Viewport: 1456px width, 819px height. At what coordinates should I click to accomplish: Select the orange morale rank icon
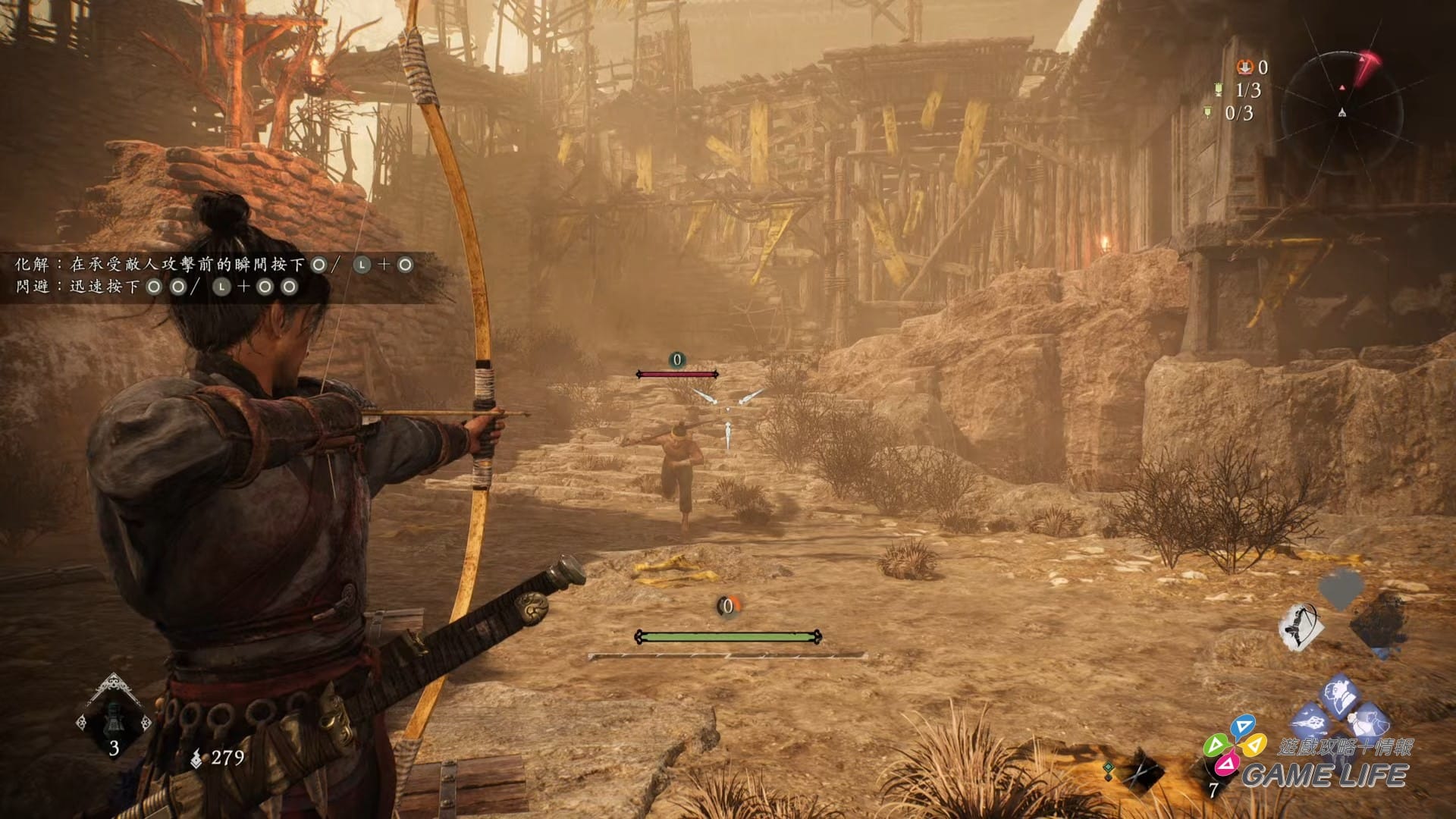tap(1244, 67)
